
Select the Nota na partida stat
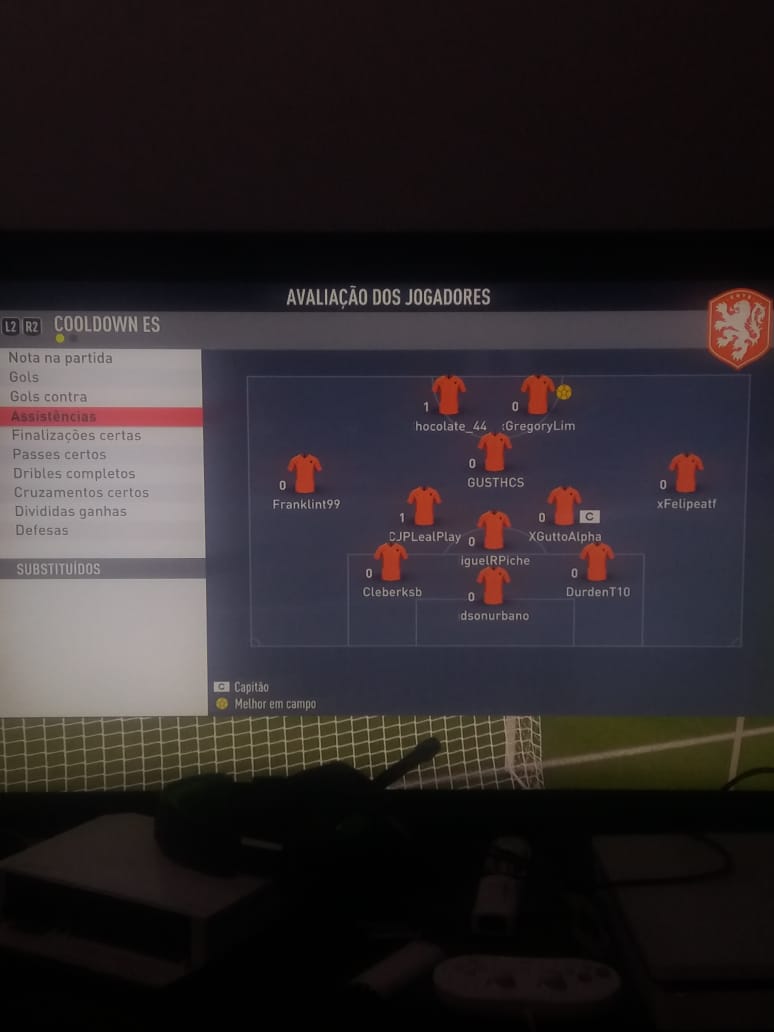(x=62, y=358)
